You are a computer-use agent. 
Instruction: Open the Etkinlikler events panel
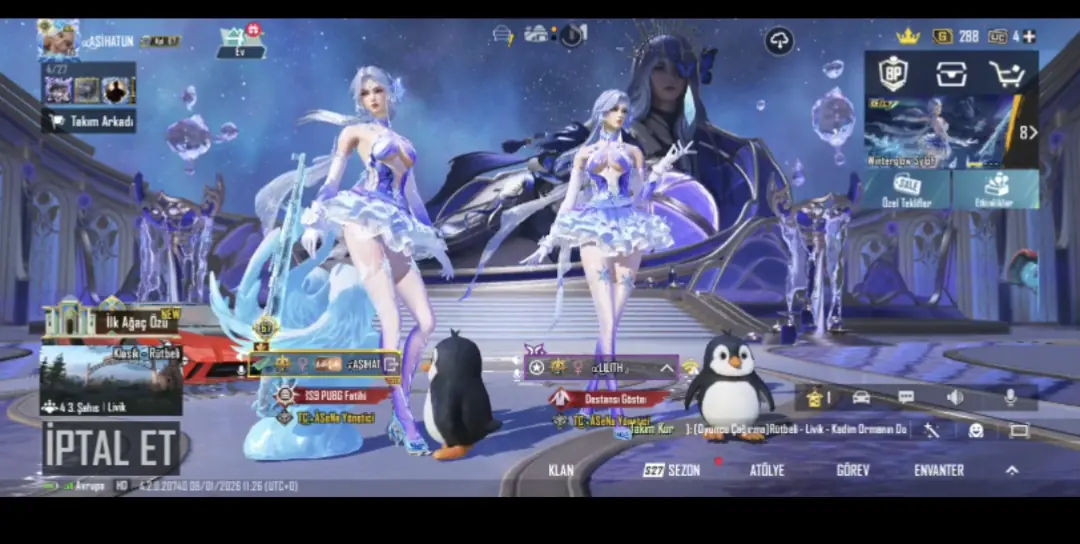coord(996,189)
